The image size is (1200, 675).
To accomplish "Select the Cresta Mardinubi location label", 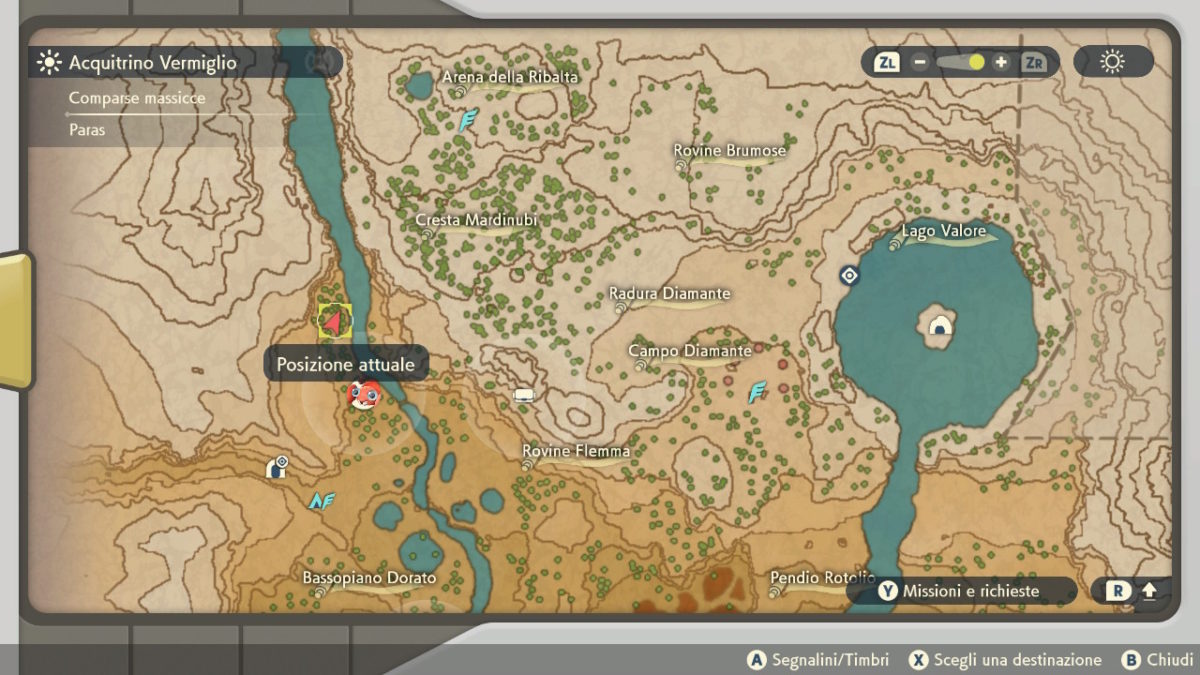I will click(x=476, y=220).
